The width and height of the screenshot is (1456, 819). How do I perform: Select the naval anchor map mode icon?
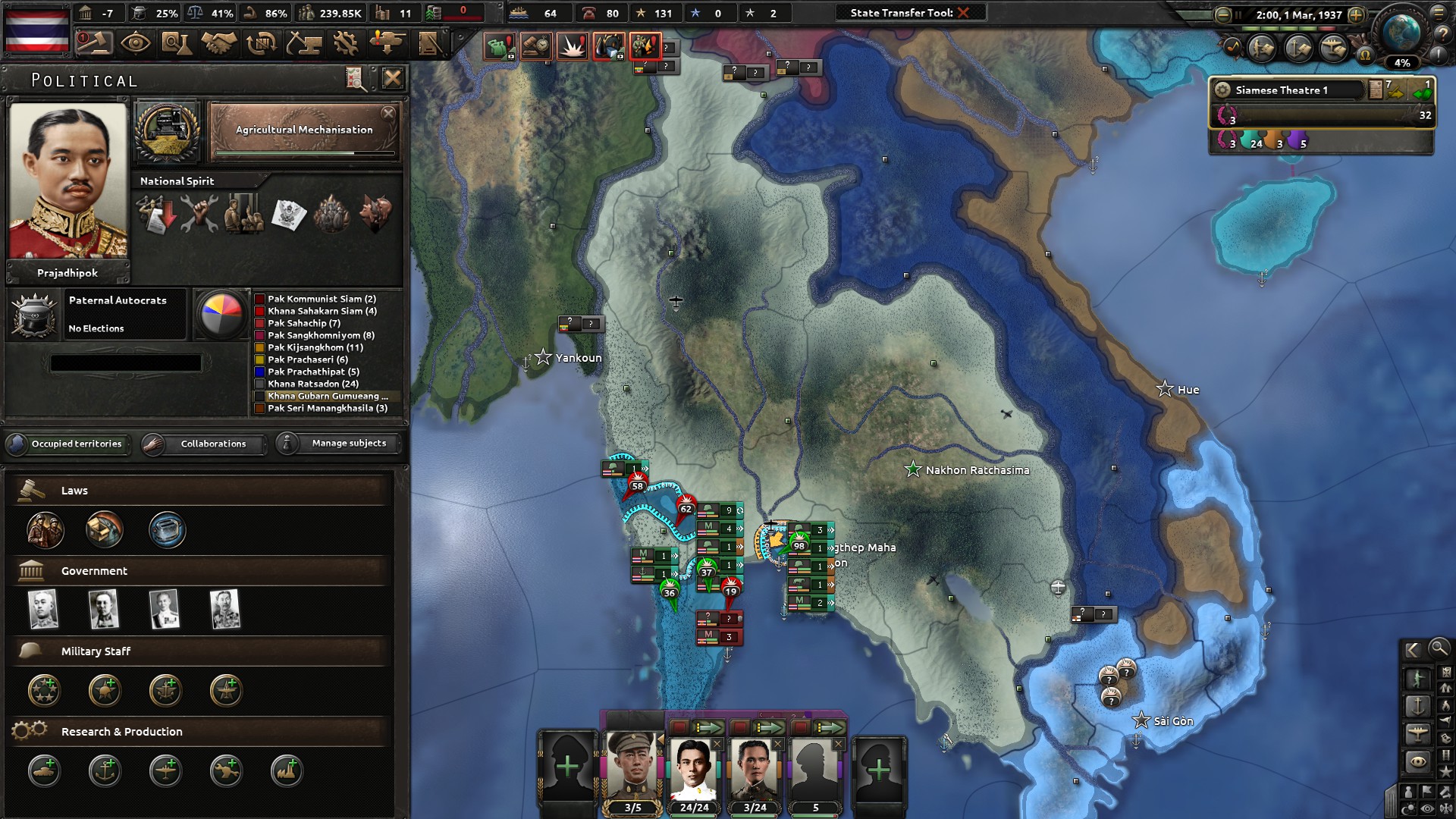click(x=1417, y=706)
